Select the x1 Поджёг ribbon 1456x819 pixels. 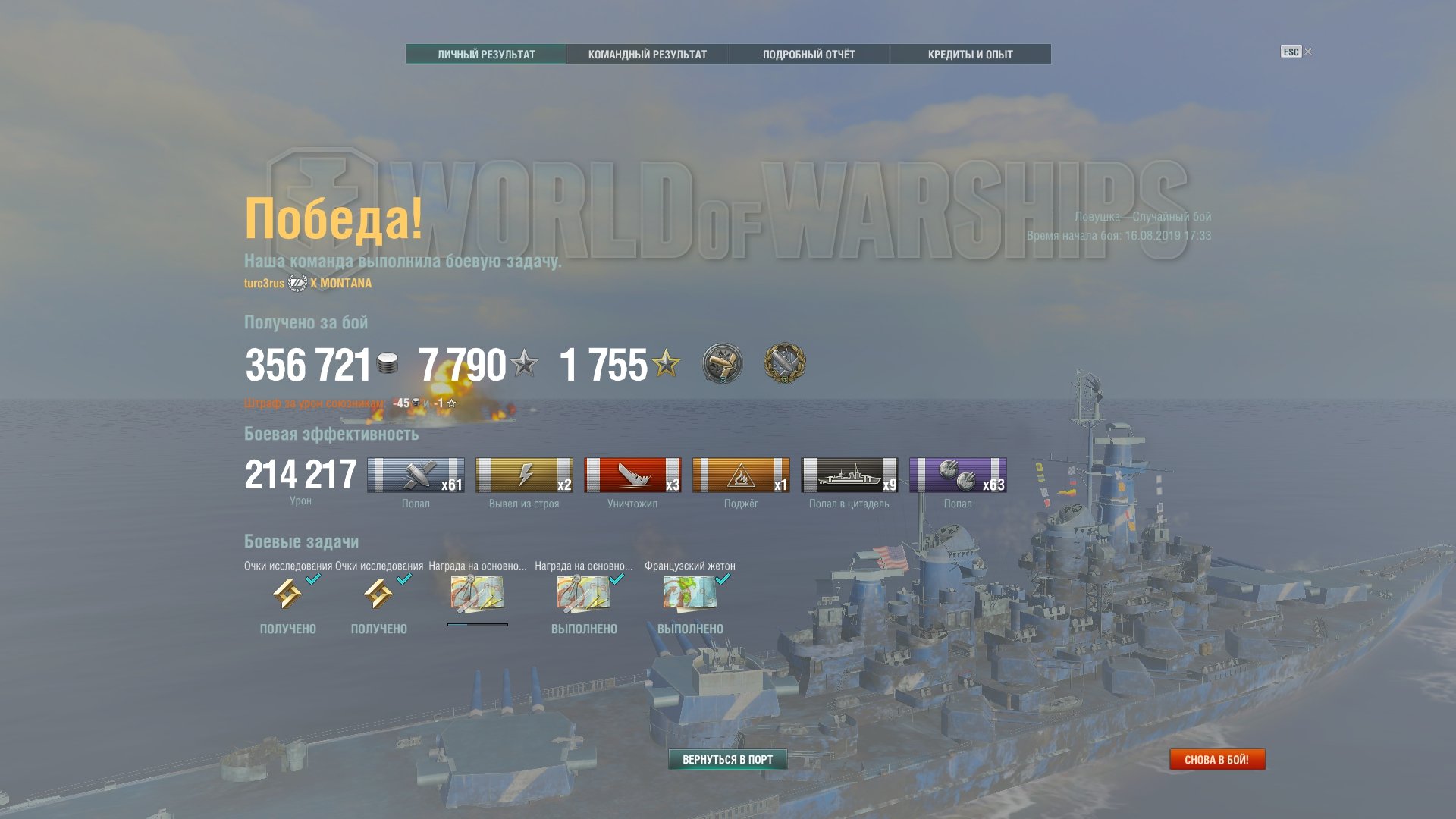(x=741, y=475)
